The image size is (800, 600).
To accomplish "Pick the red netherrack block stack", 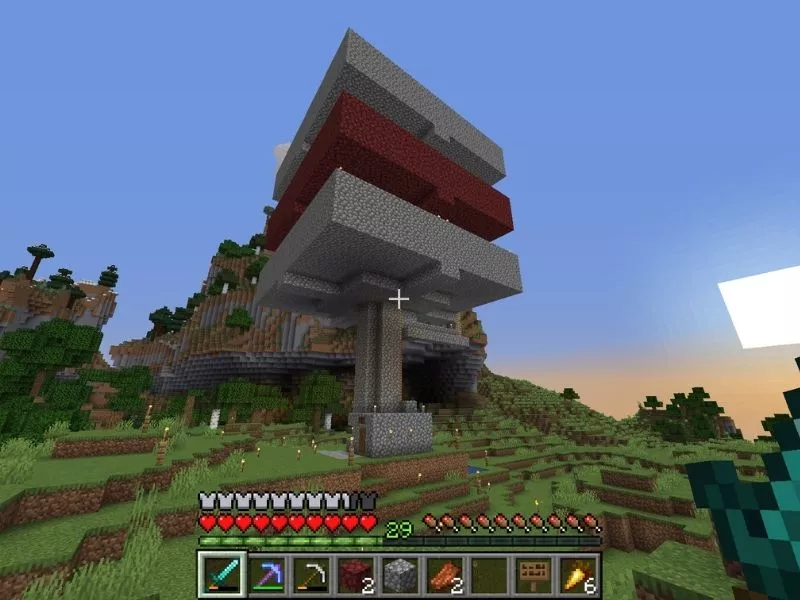I will click(353, 575).
